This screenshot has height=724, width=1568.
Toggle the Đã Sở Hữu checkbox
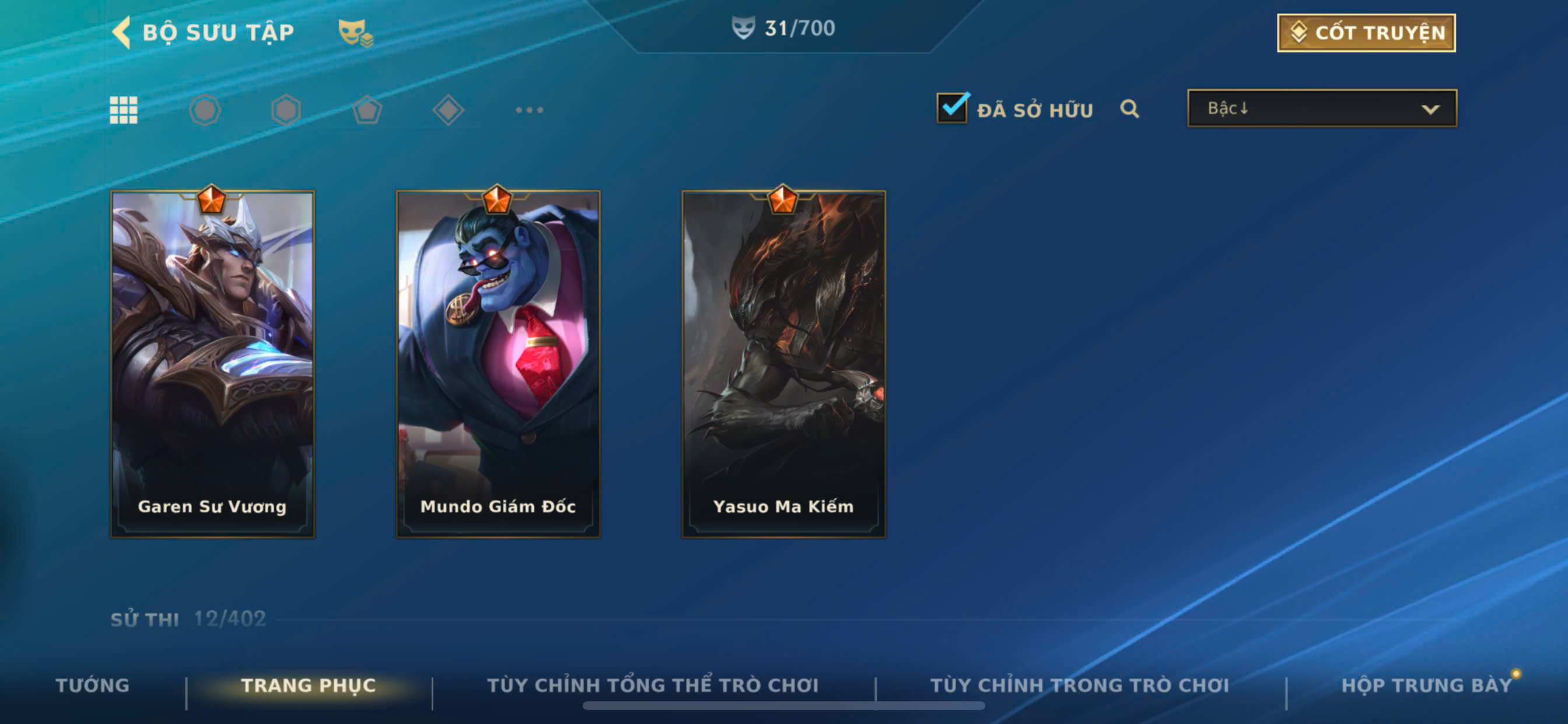tap(951, 109)
